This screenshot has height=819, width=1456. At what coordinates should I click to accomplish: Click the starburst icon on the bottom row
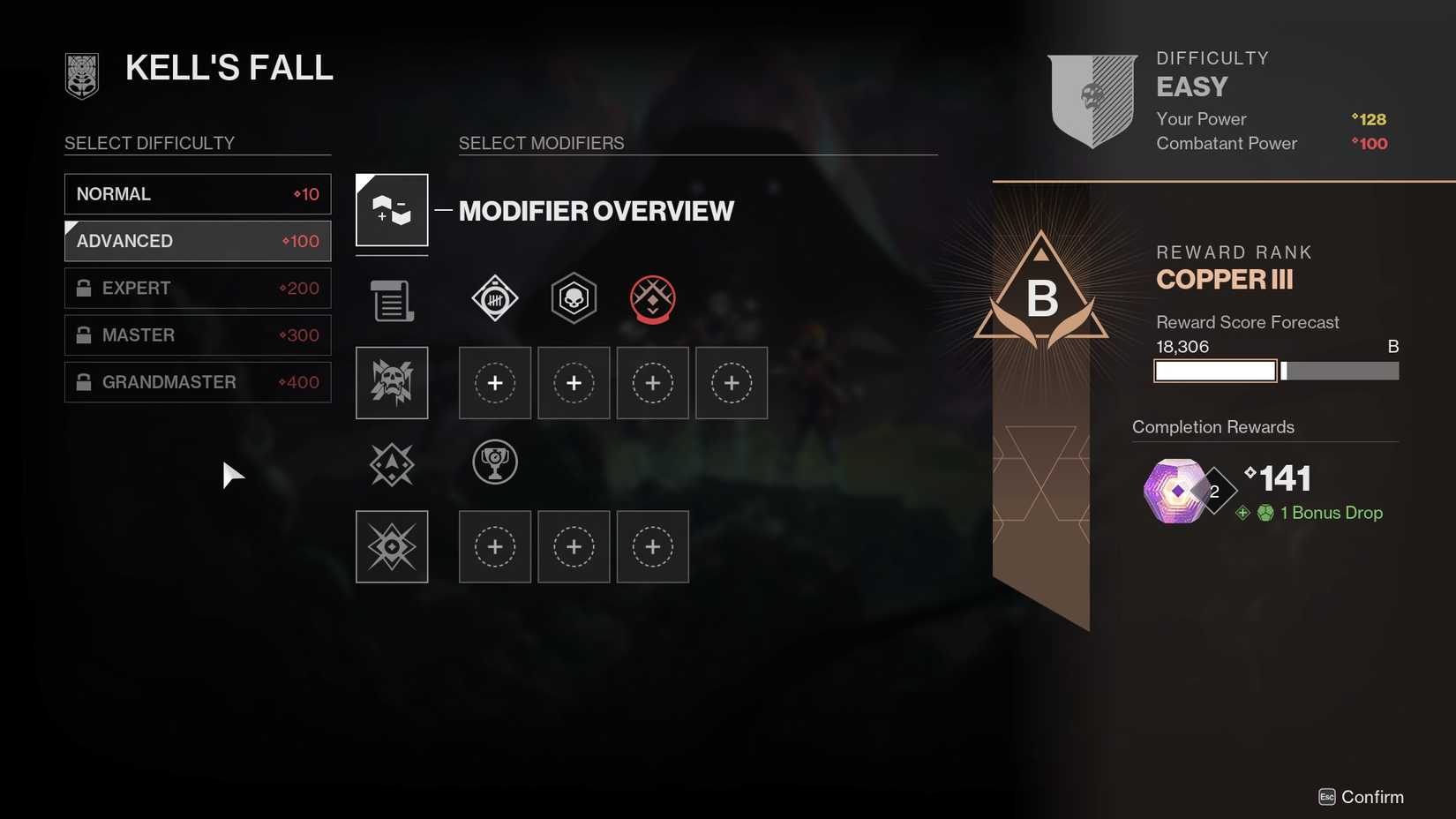point(391,546)
